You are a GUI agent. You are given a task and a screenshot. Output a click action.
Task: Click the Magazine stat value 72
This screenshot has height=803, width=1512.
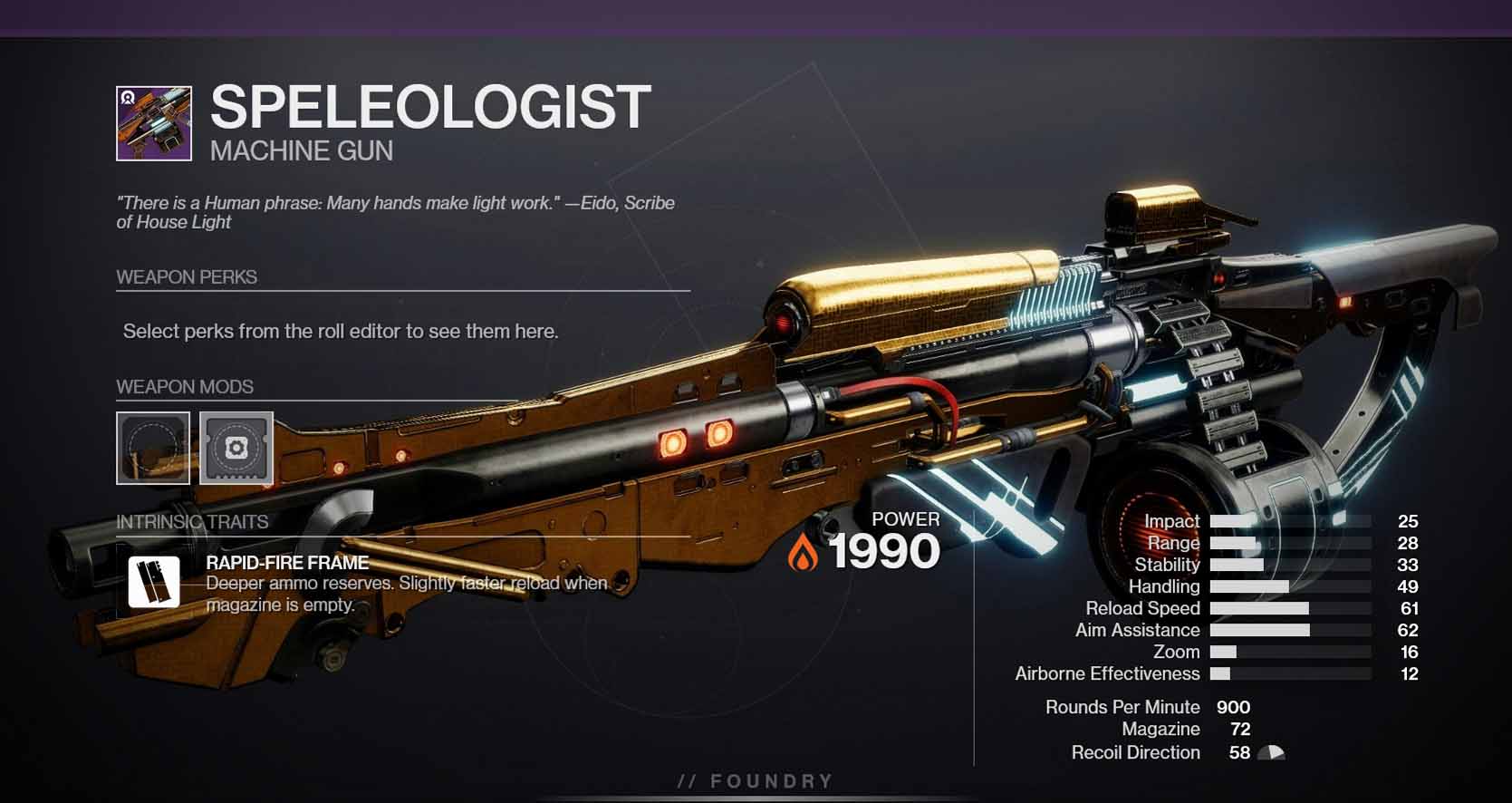point(1241,729)
